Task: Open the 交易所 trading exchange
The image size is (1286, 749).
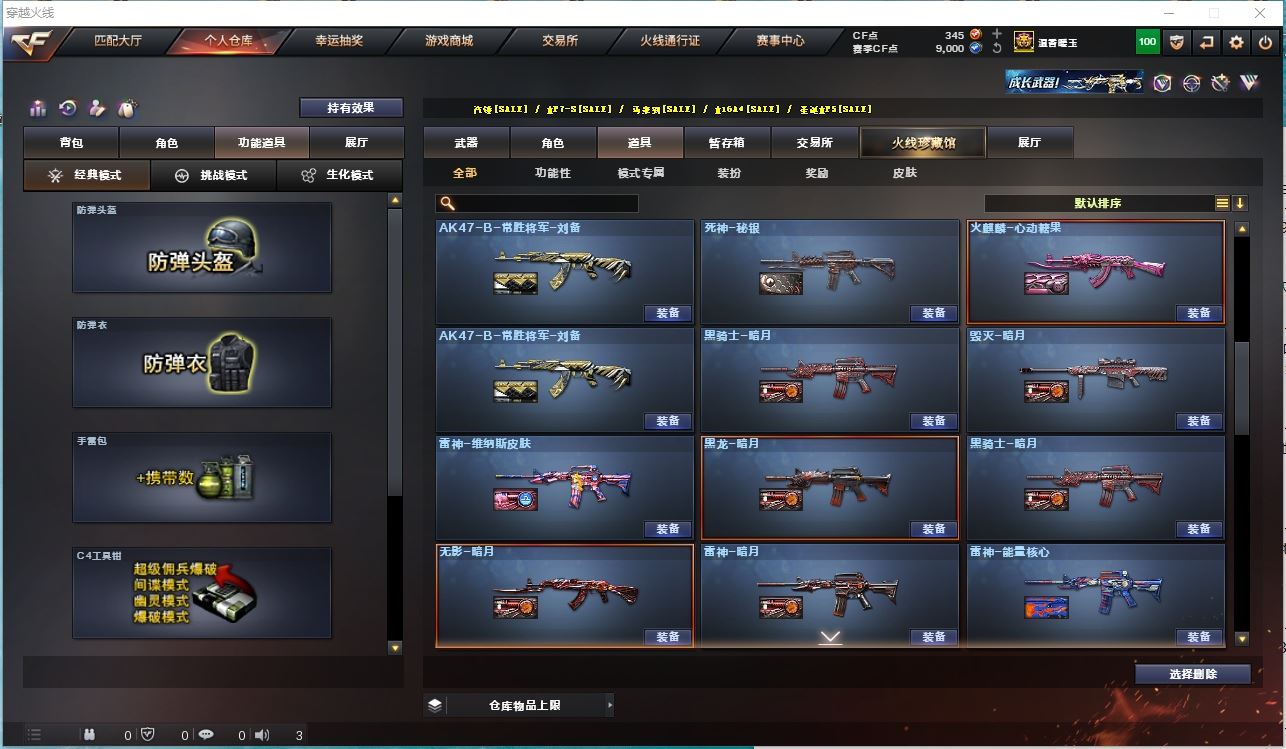Action: [x=560, y=41]
